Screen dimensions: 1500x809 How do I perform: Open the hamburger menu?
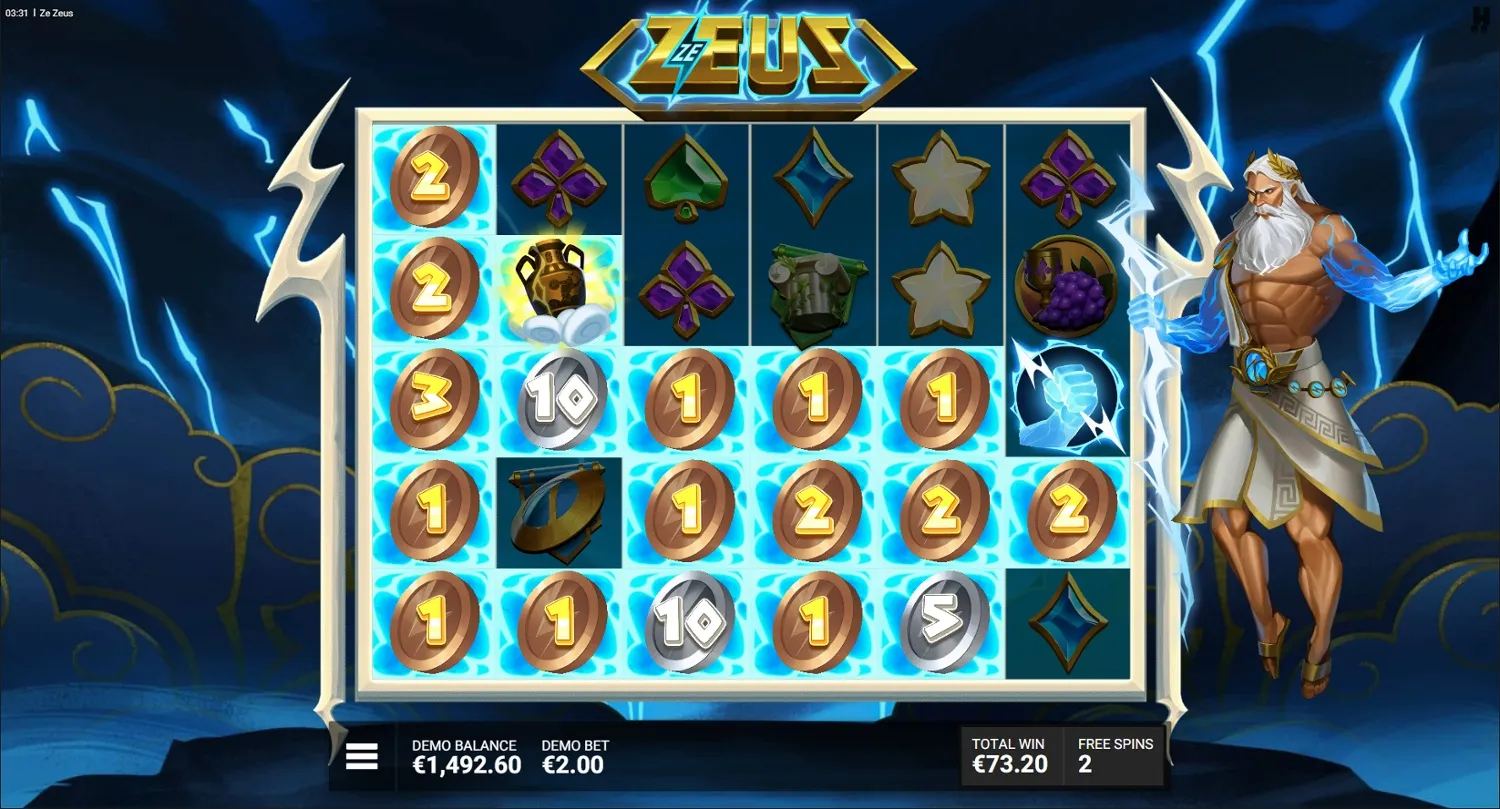coord(360,757)
